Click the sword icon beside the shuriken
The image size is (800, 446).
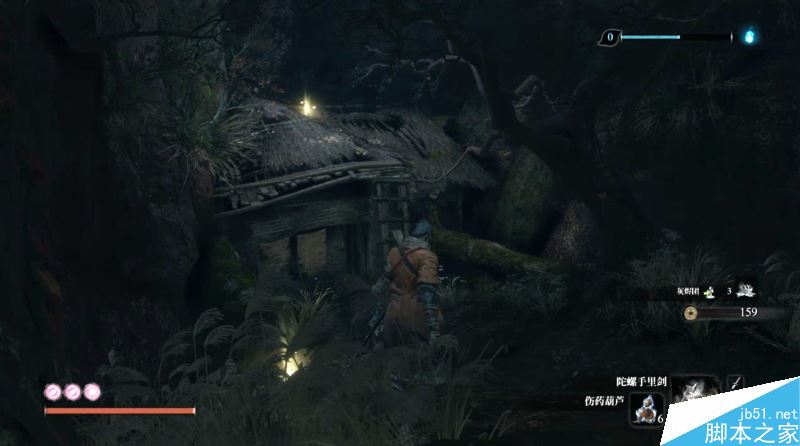pyautogui.click(x=736, y=382)
